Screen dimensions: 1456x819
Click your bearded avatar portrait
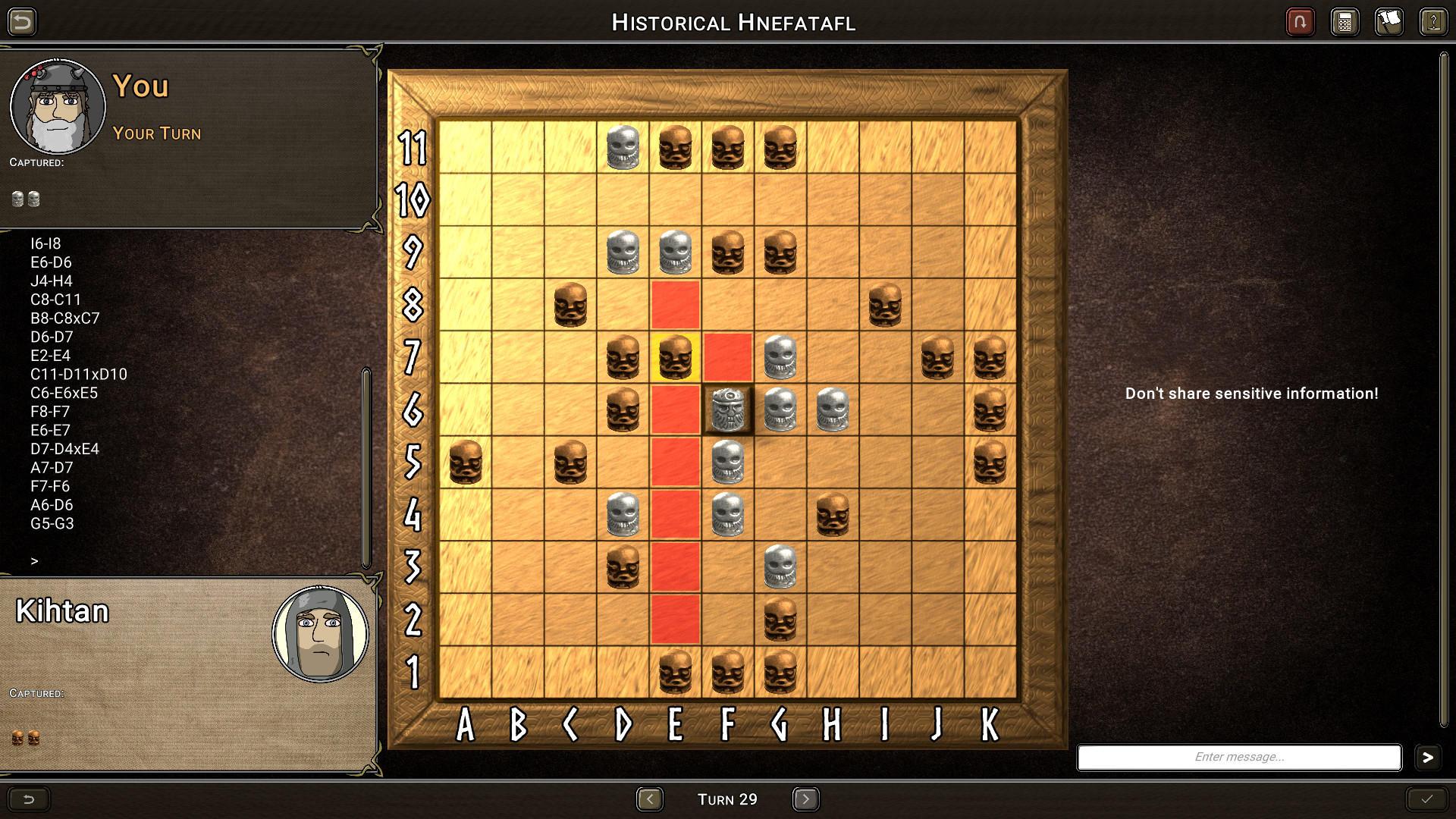coord(58,106)
